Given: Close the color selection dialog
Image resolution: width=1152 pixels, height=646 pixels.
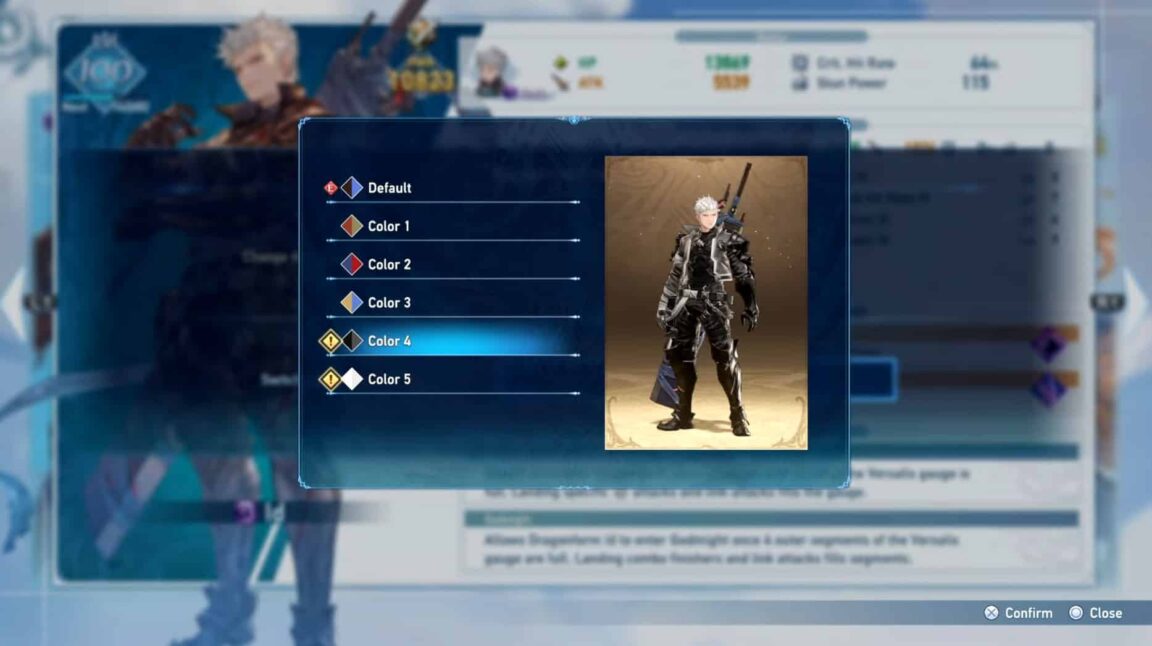Looking at the screenshot, I should [x=1096, y=613].
